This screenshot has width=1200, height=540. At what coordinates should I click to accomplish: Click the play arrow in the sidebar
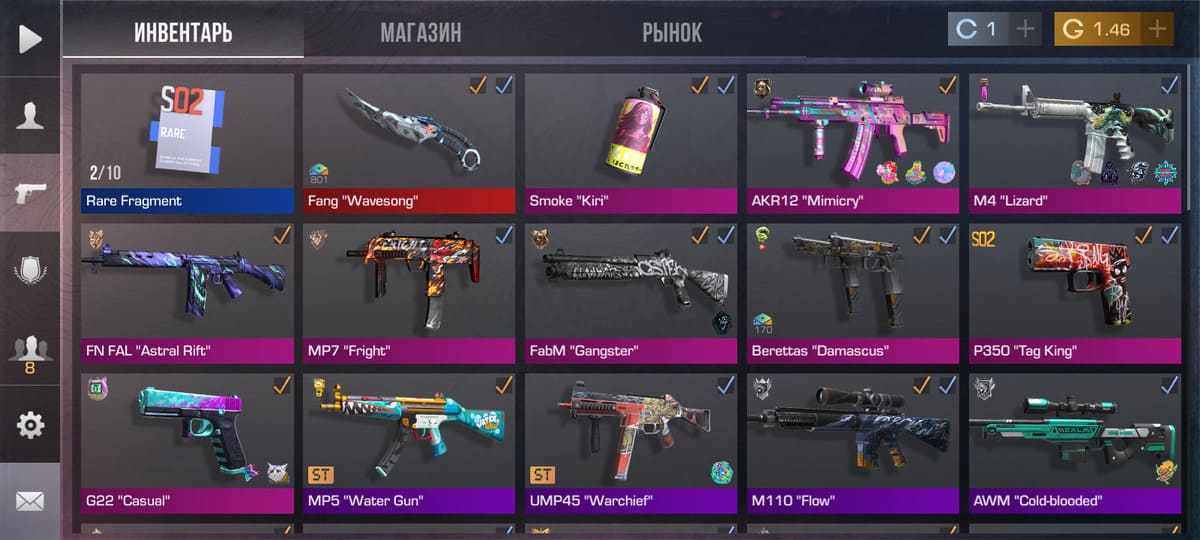point(30,38)
